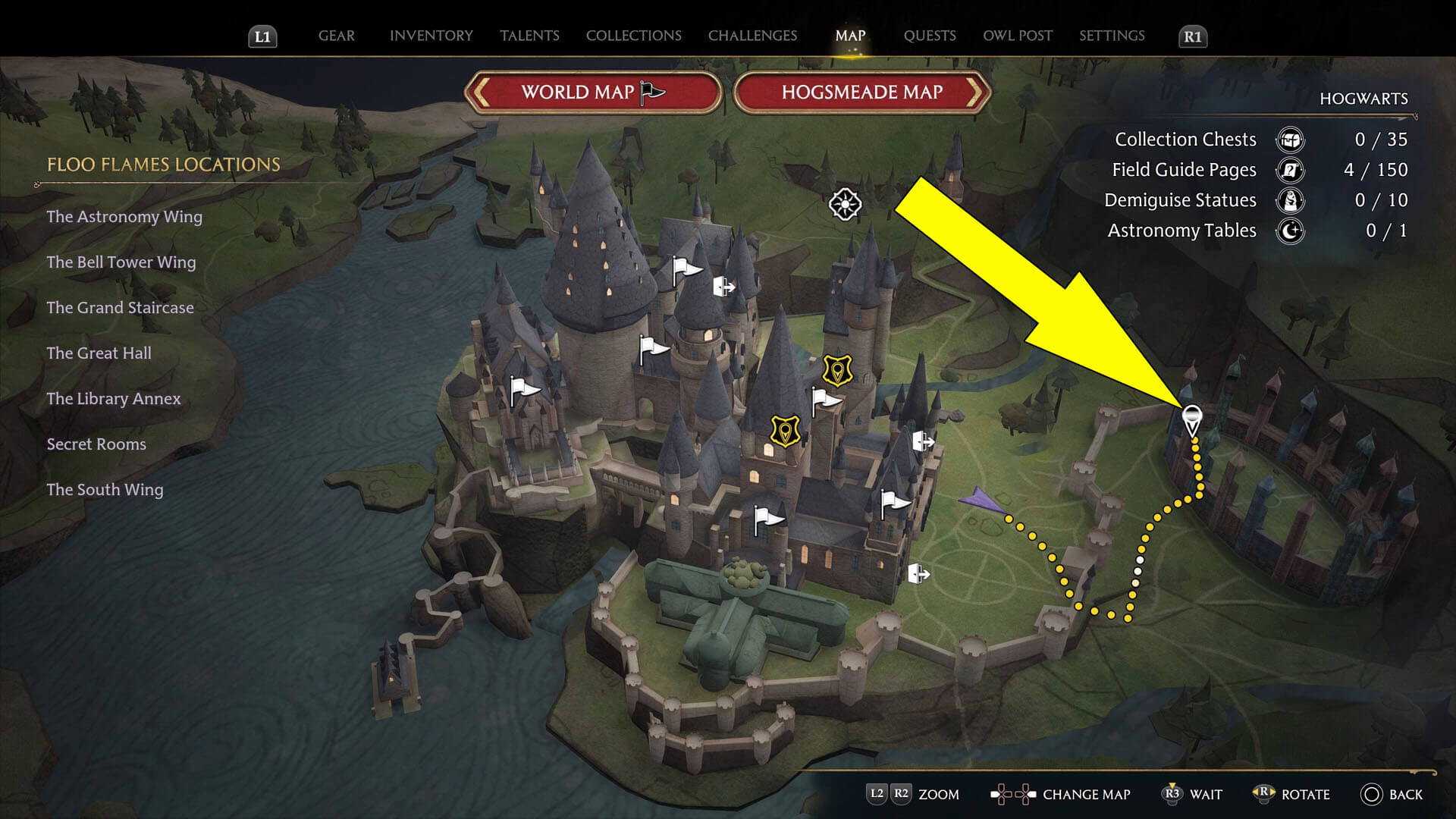Open the Owl Post menu
Viewport: 1456px width, 819px height.
1018,35
